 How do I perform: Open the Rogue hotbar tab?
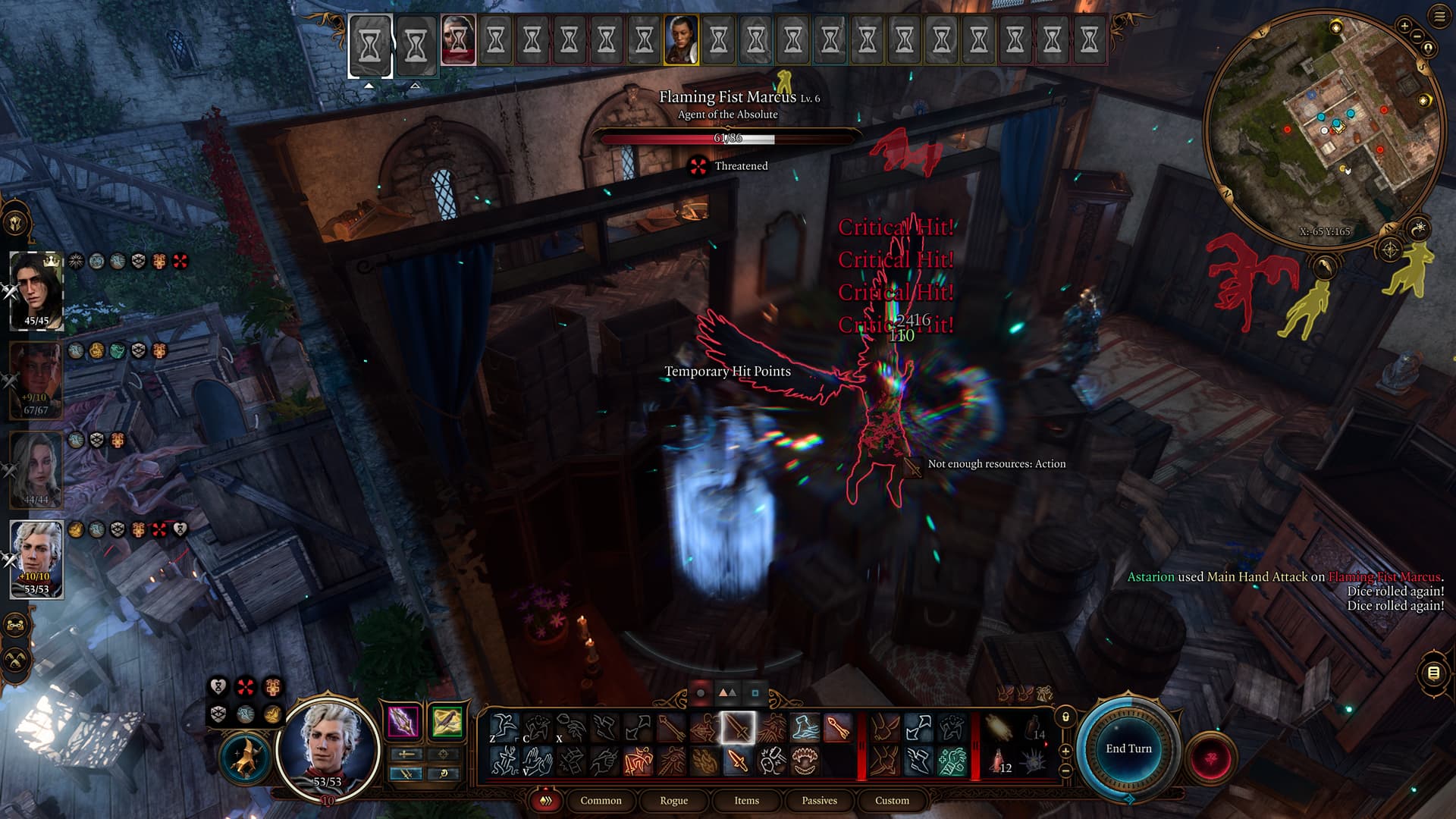[673, 801]
